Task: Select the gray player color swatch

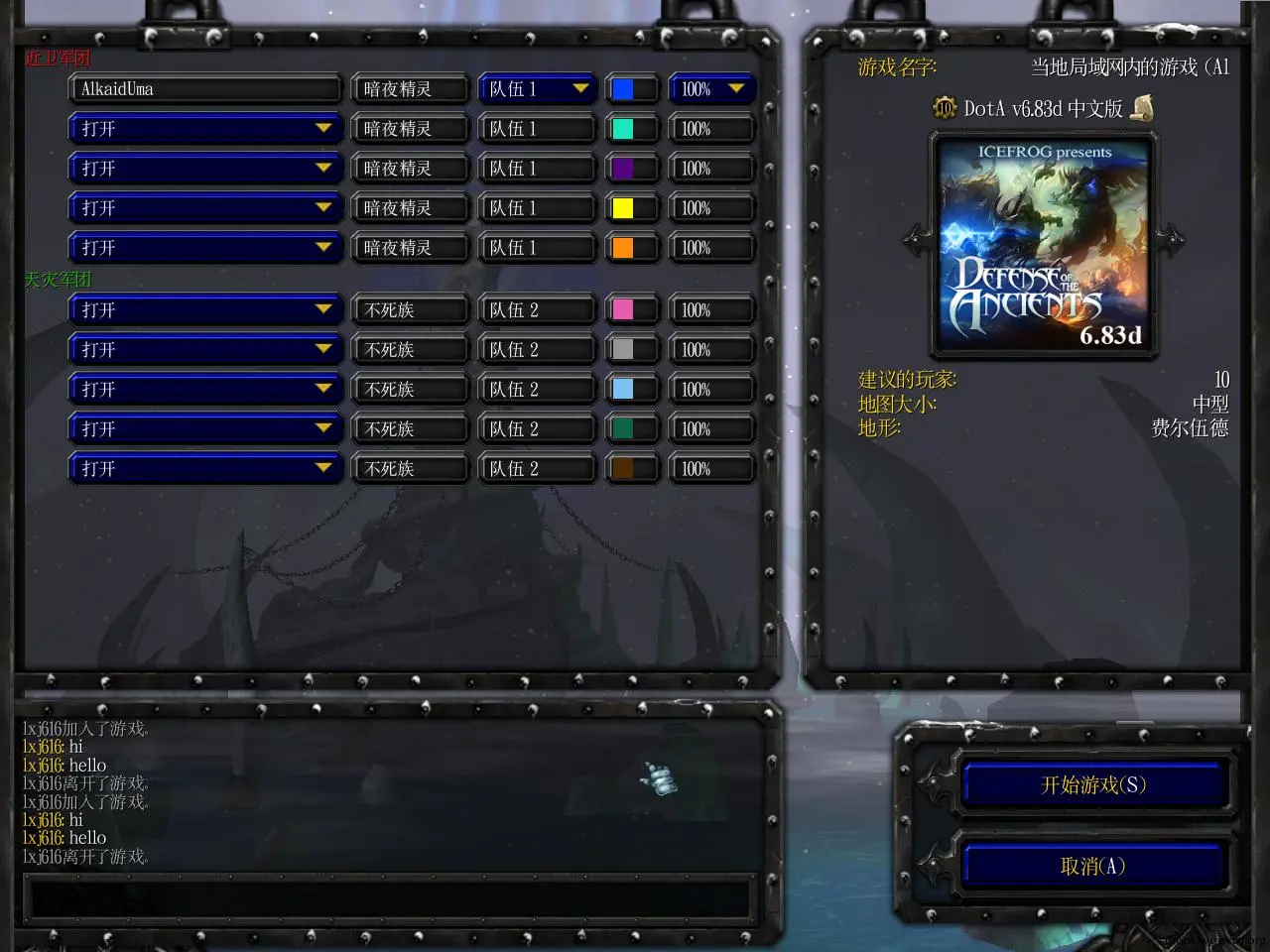Action: 623,350
